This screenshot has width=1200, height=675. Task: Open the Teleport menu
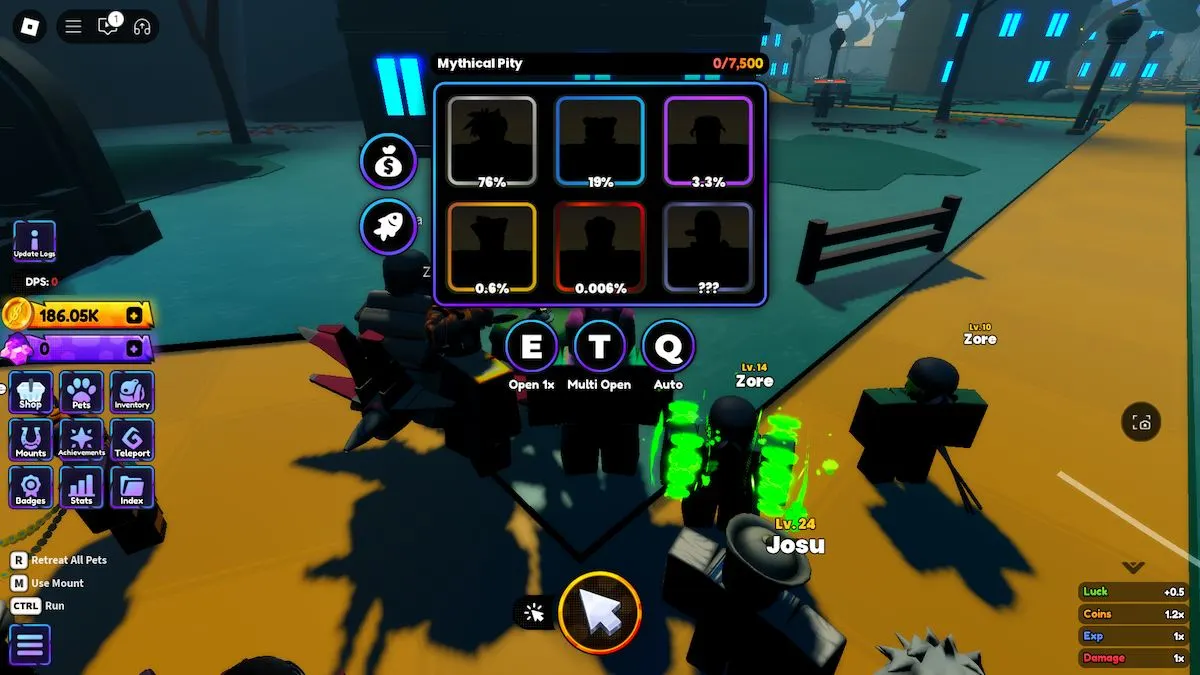click(x=132, y=440)
